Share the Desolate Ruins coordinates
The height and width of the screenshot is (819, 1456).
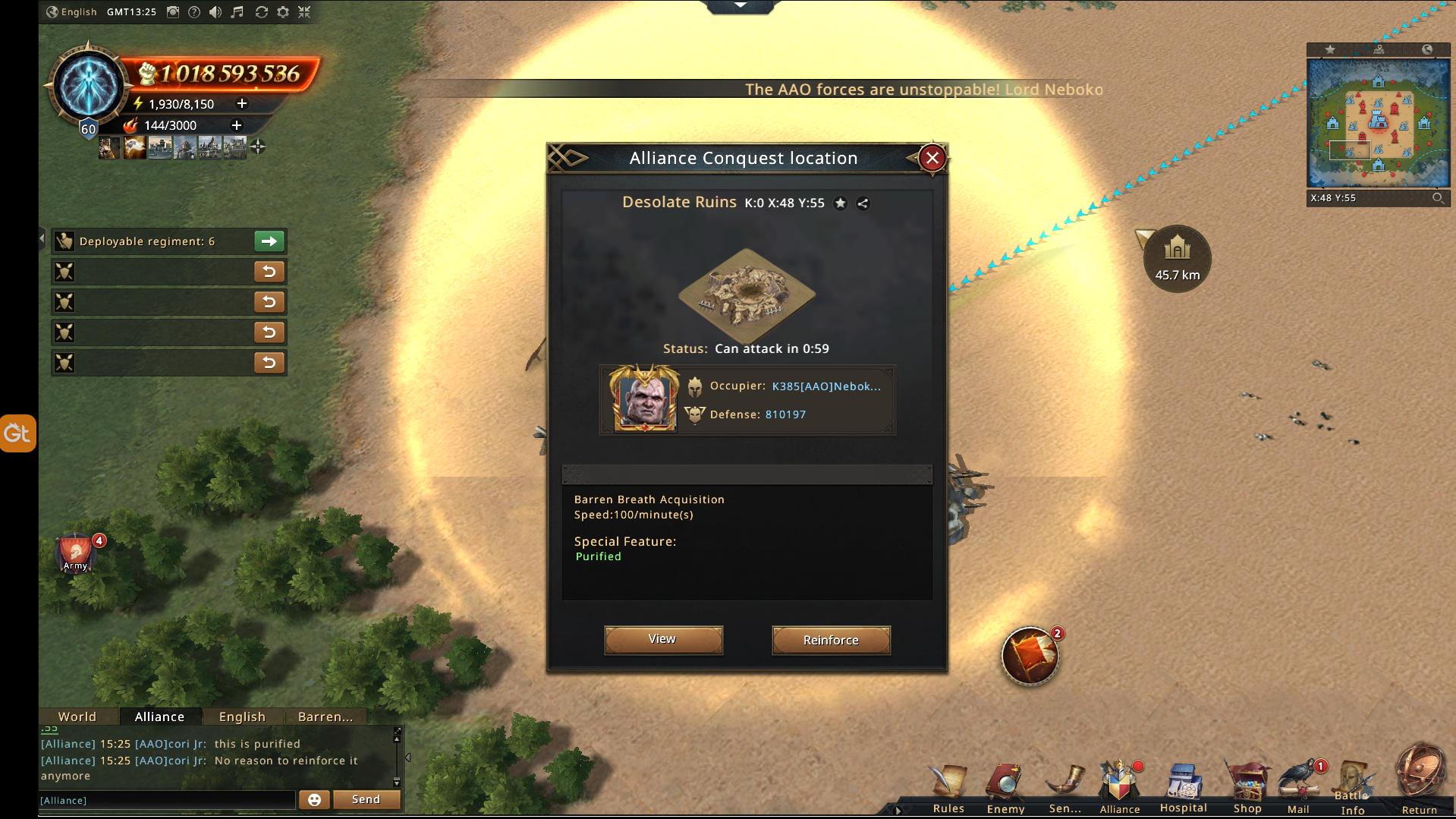[863, 203]
